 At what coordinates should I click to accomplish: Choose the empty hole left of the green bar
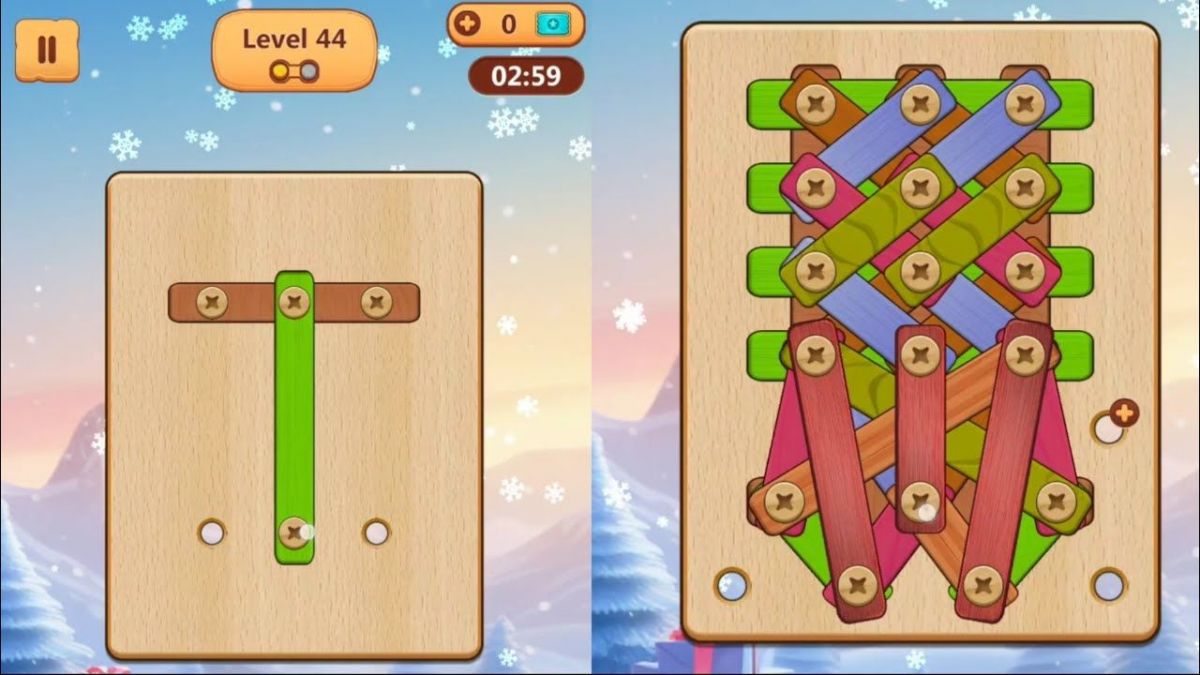211,532
